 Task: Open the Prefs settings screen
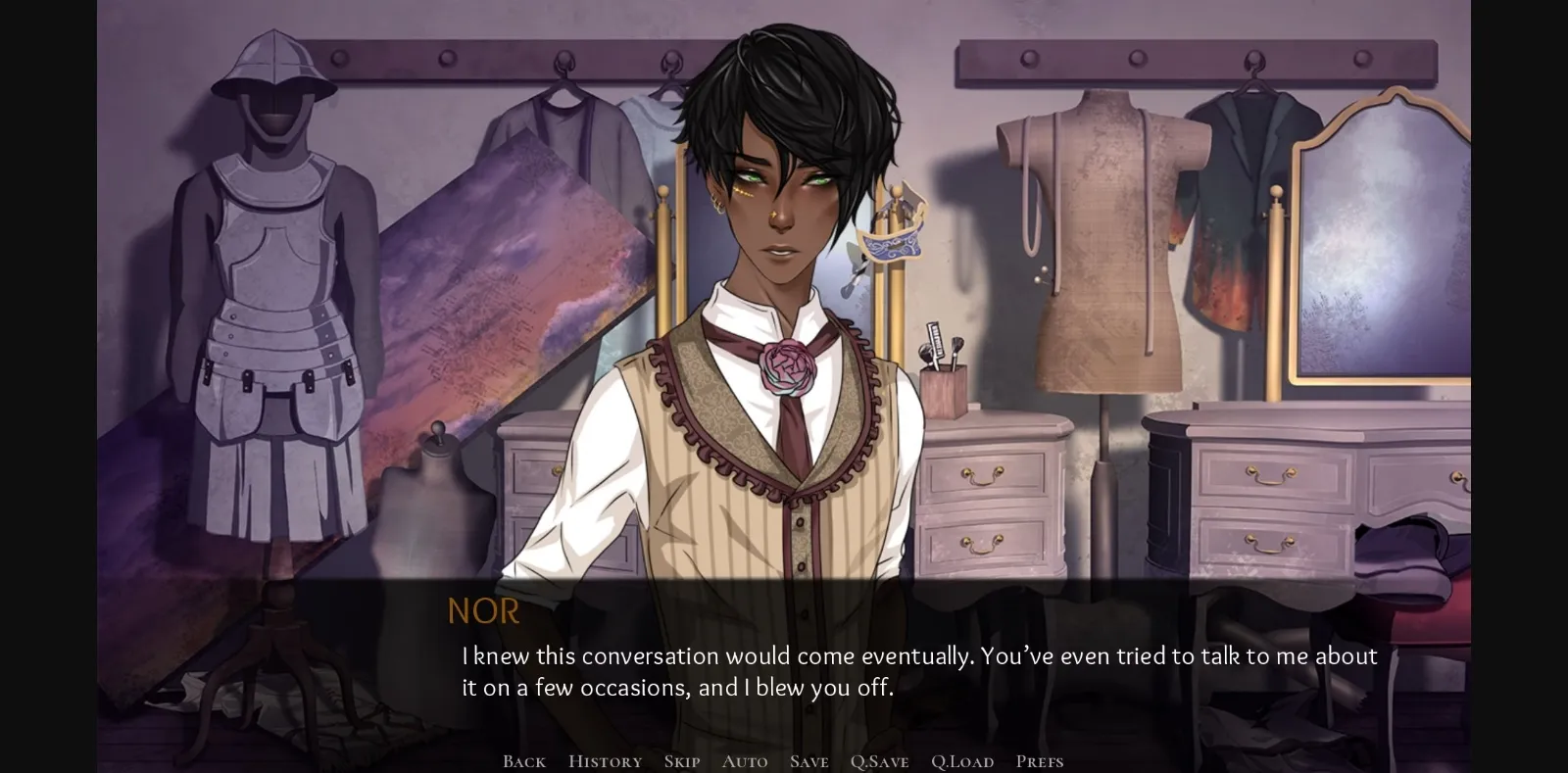(x=1041, y=760)
